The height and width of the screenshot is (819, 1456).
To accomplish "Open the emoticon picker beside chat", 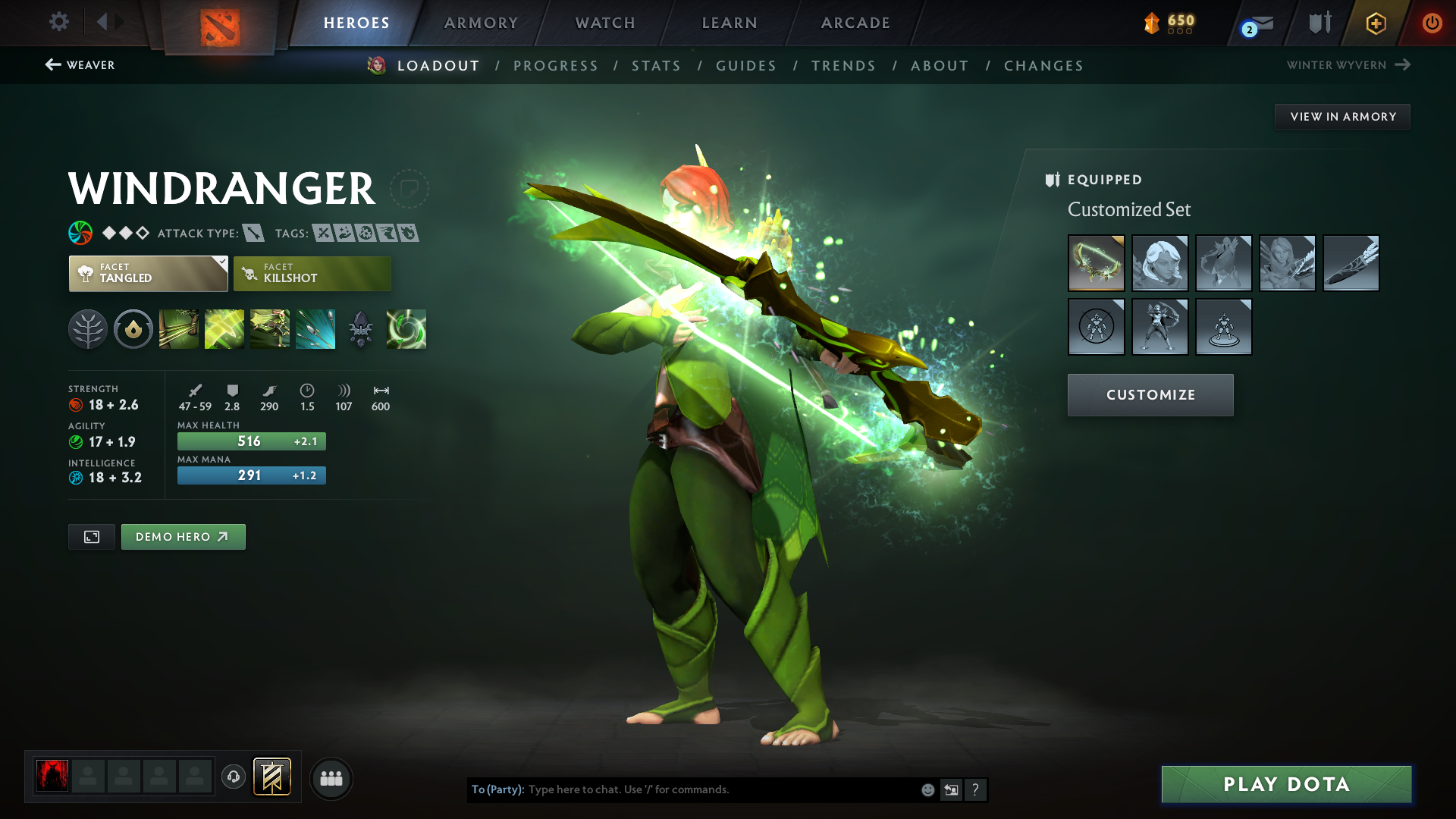I will (x=927, y=789).
